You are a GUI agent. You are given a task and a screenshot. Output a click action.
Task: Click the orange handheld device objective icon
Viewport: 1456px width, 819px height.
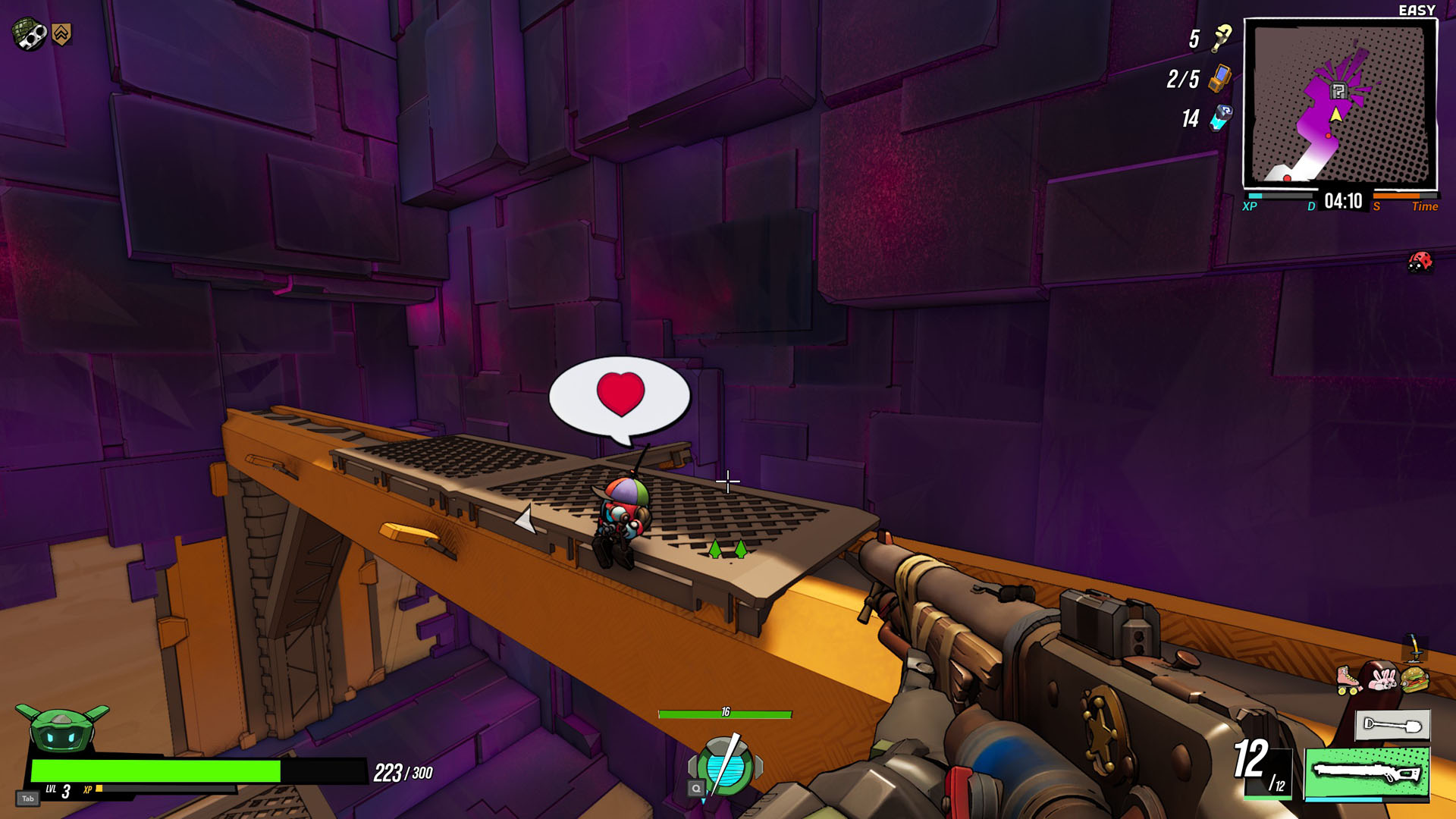(1220, 78)
